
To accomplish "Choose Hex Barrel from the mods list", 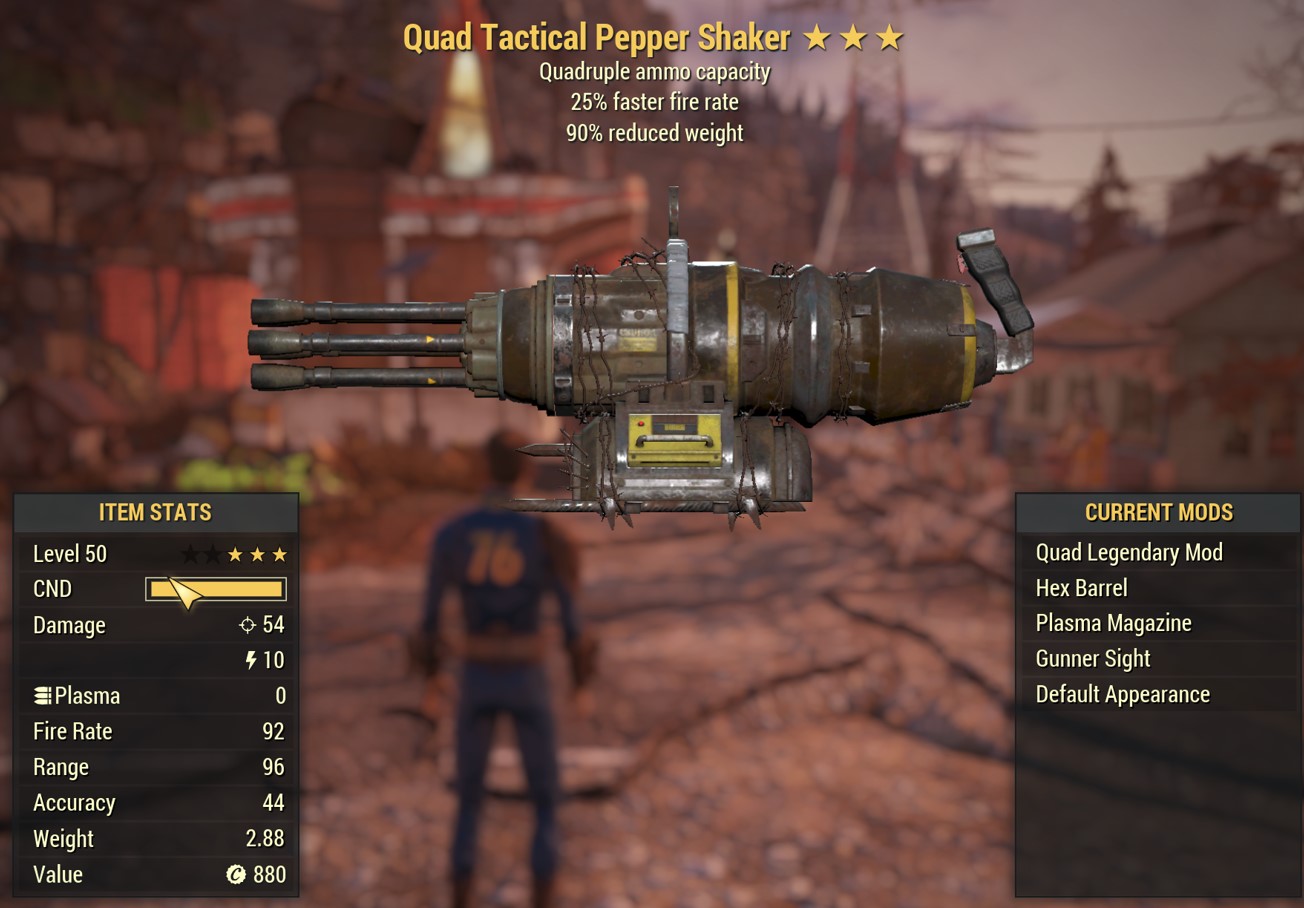I will [1081, 588].
